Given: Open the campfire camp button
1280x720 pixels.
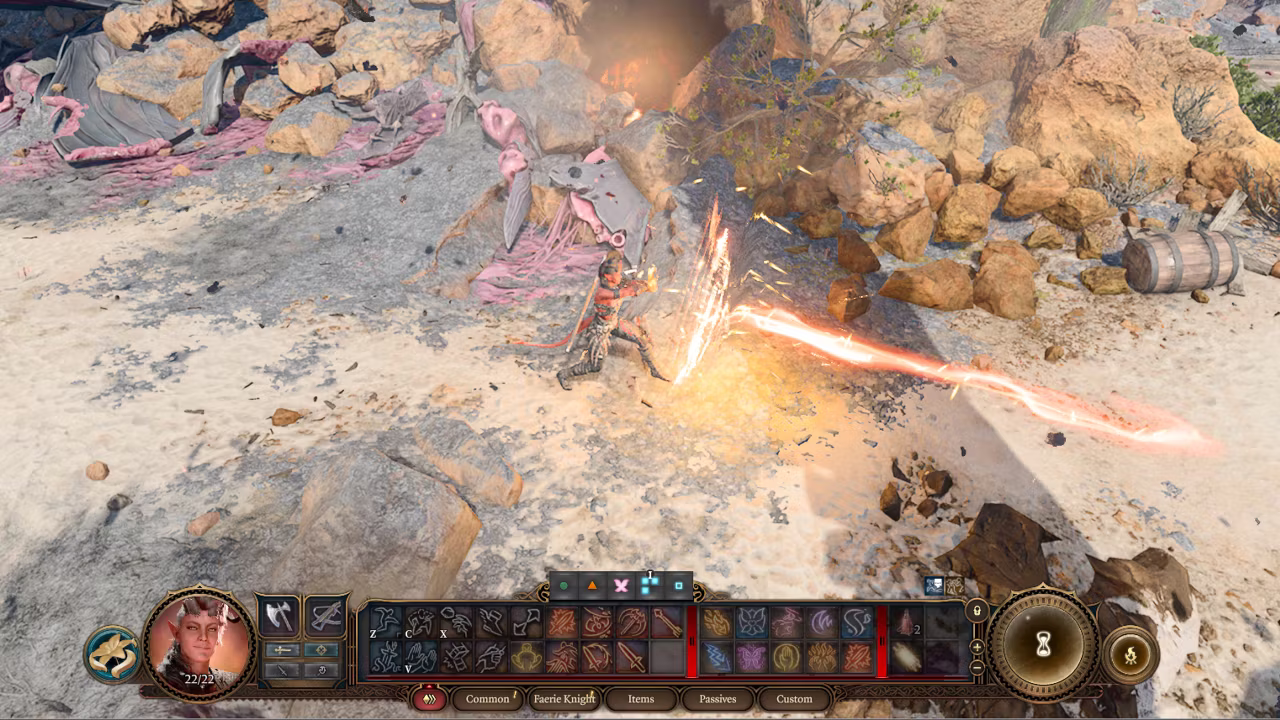Looking at the screenshot, I should tap(1131, 656).
